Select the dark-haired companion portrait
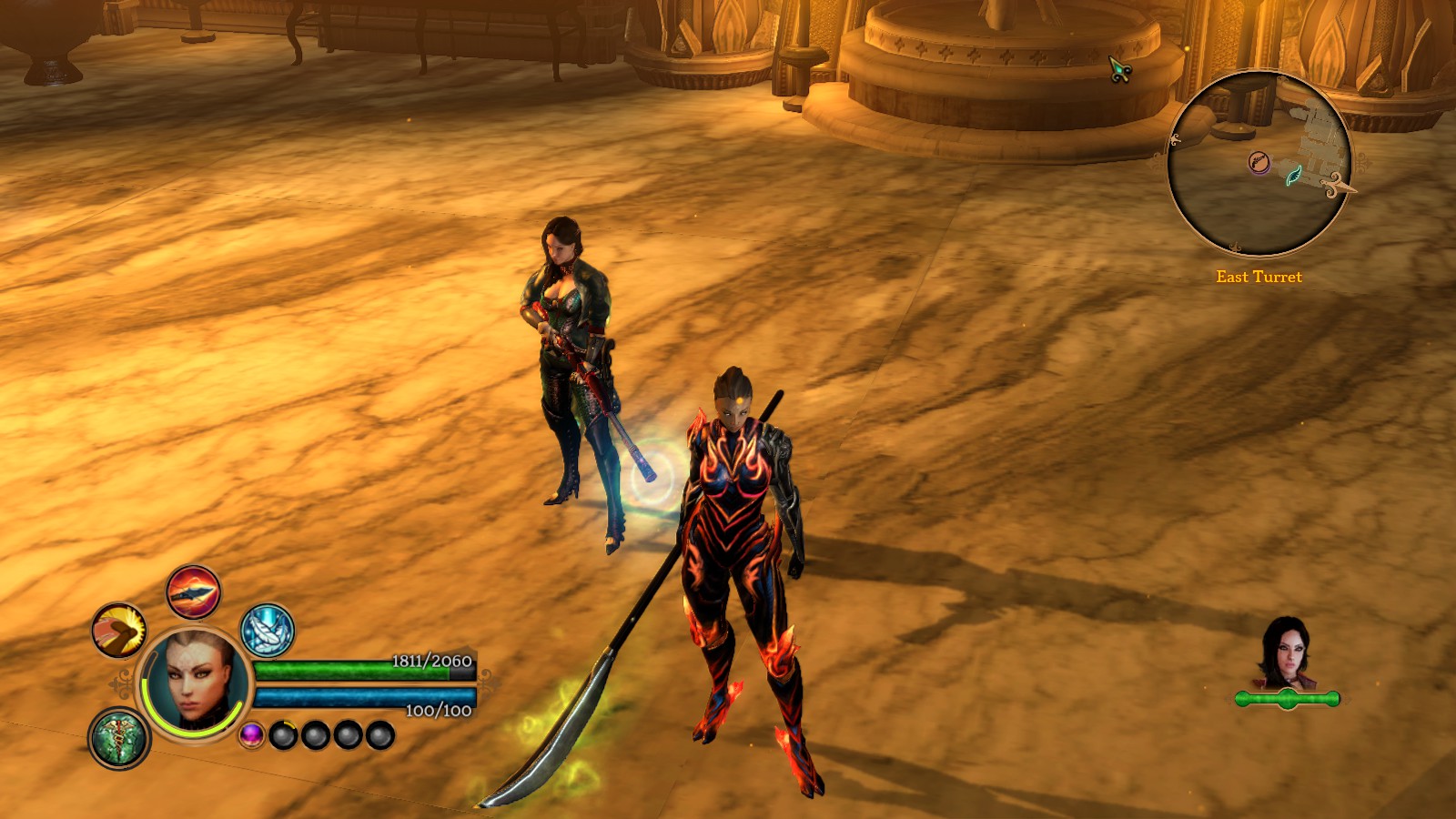1456x819 pixels. tap(1285, 653)
